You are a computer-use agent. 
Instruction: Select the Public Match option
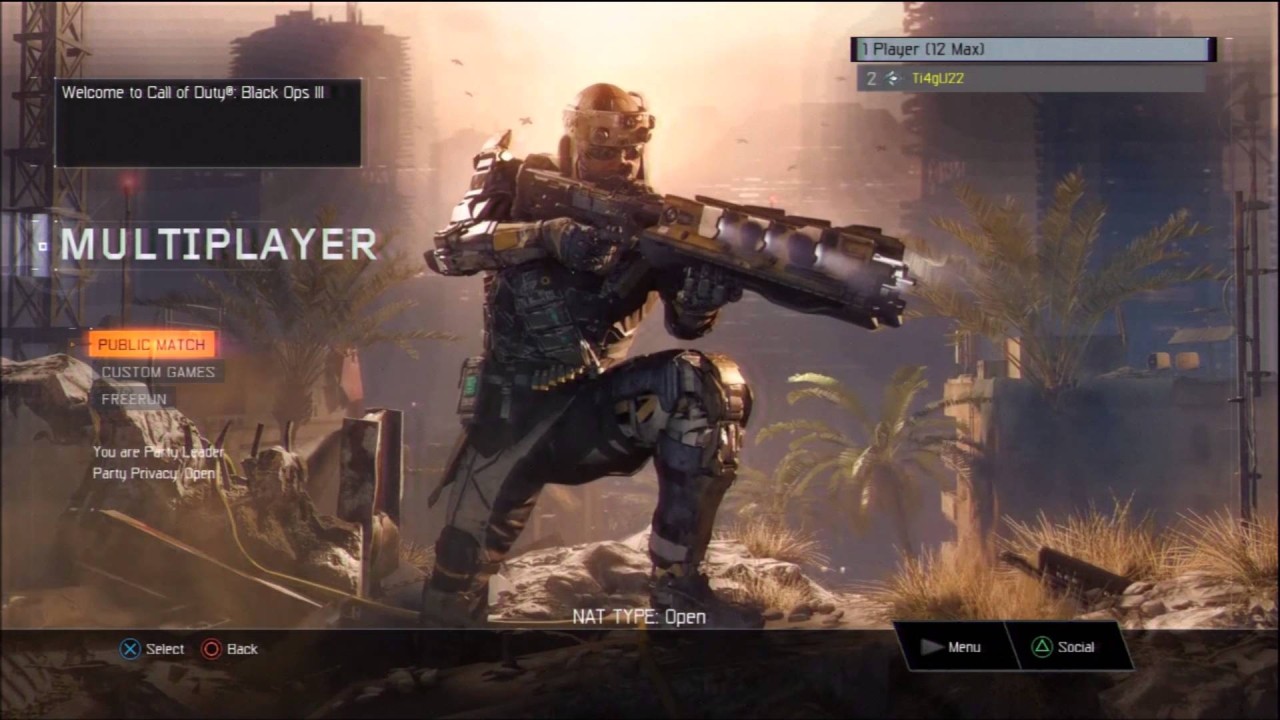(x=151, y=344)
